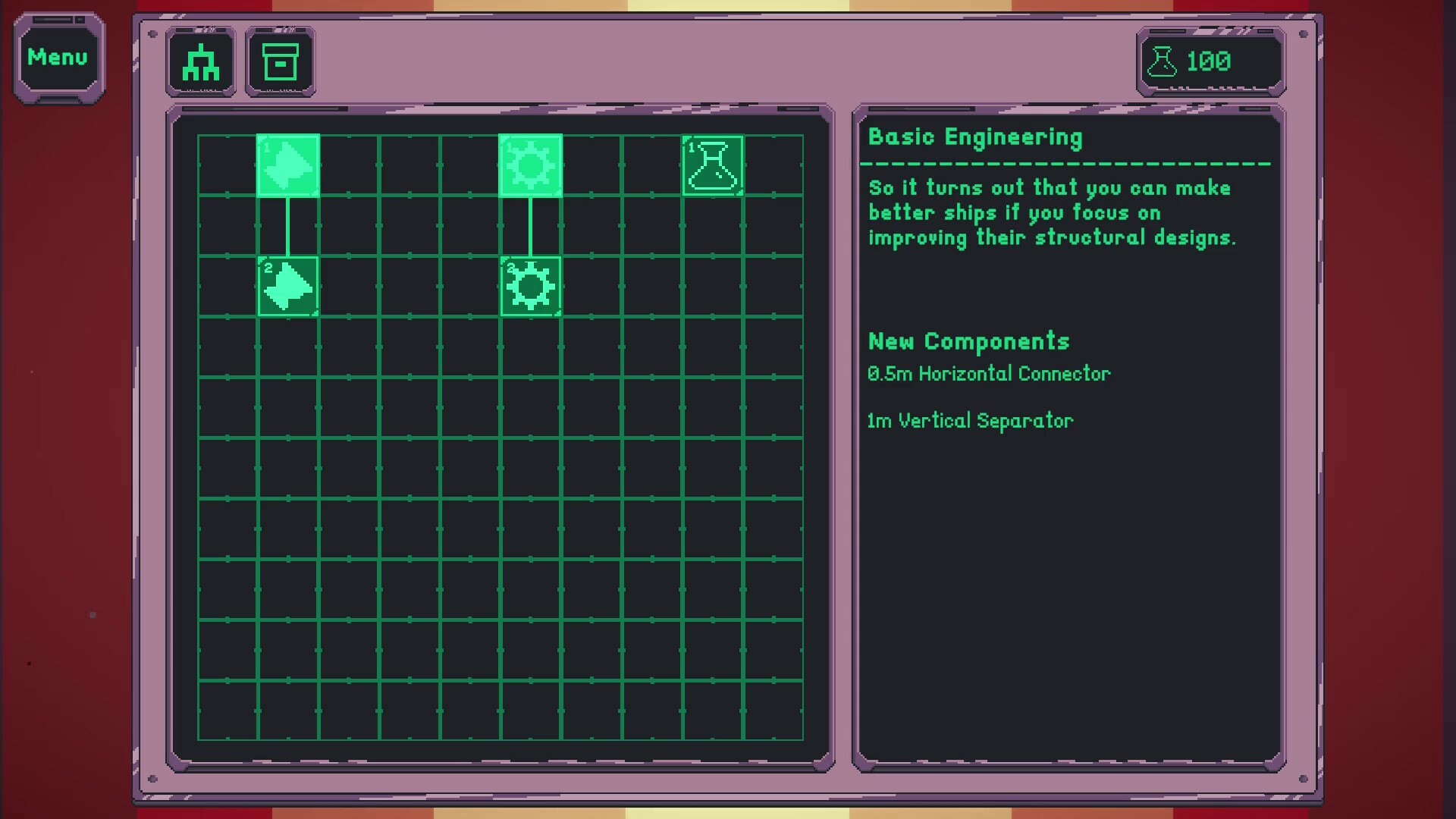This screenshot has width=1456, height=819.
Task: Click the 1m Vertical Separator entry
Action: [971, 421]
